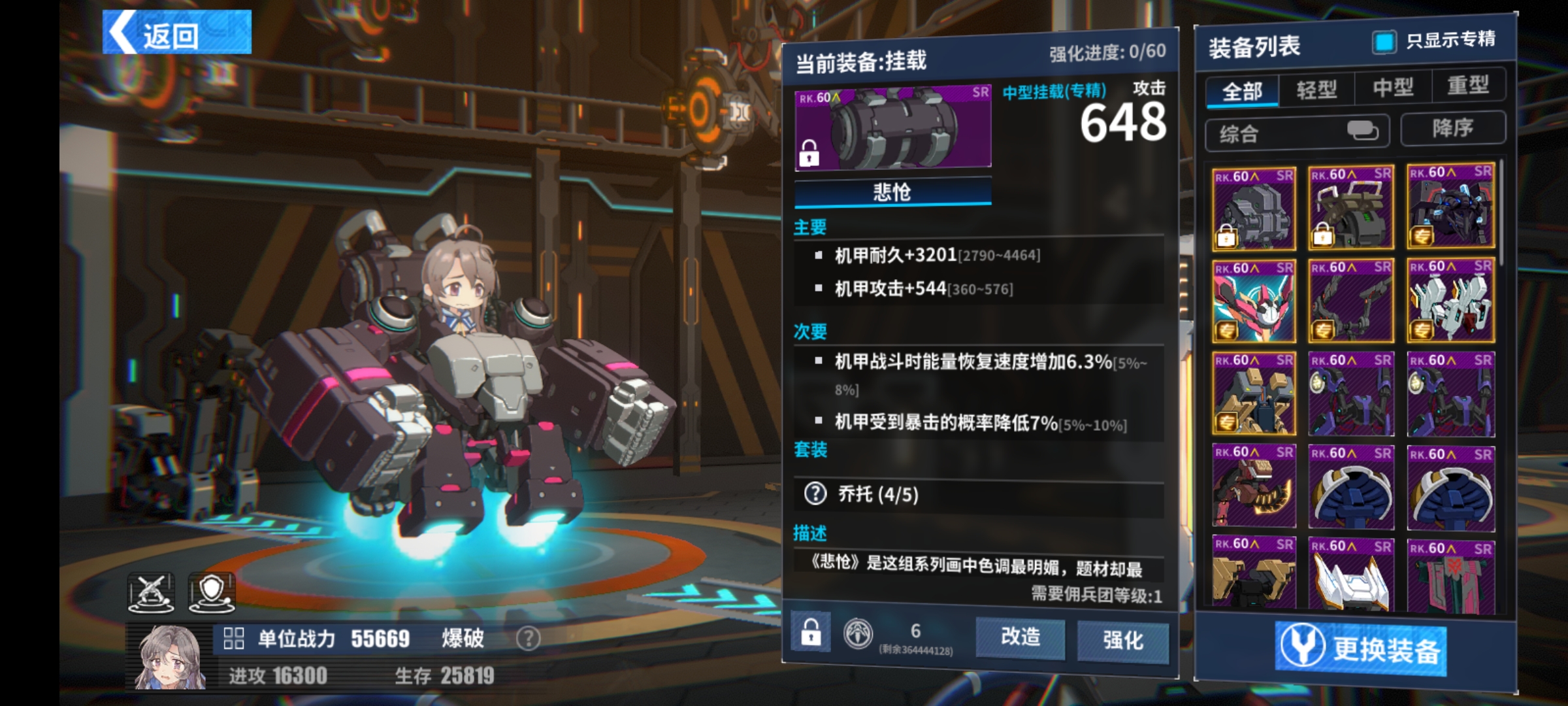Pick the white angular armor equipment slot
This screenshot has height=706, width=1568.
1351,575
